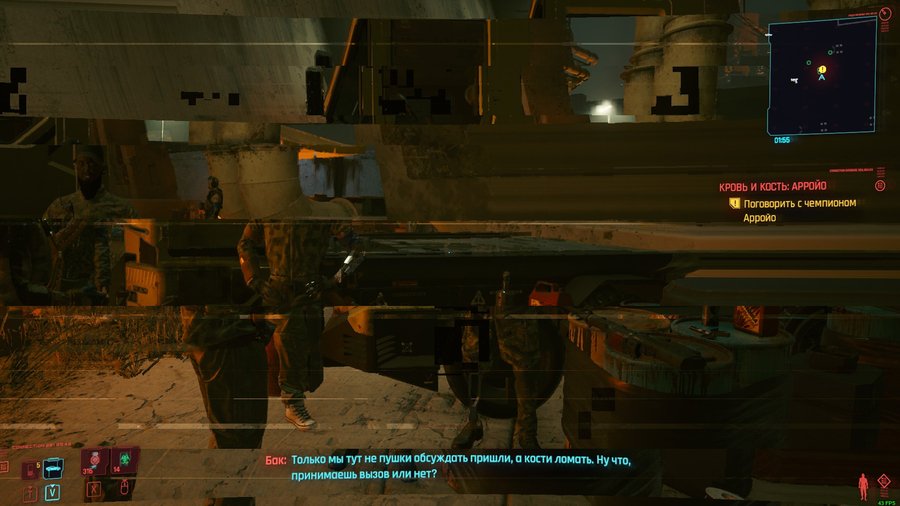The width and height of the screenshot is (900, 506).
Task: Click the yellow quest marker on the minimap
Action: (822, 70)
